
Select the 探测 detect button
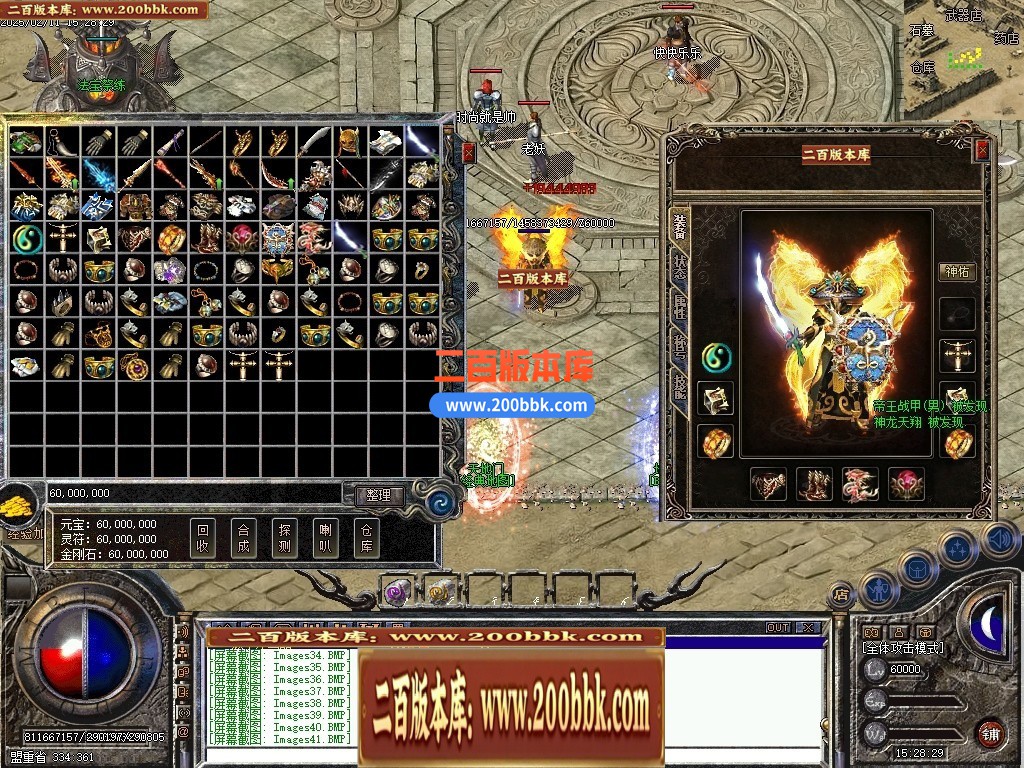point(284,538)
